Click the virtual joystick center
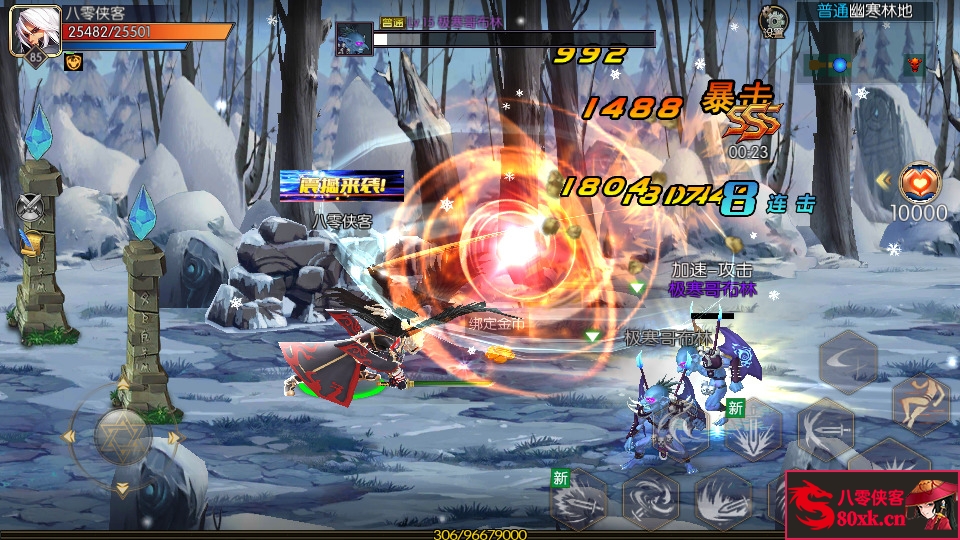This screenshot has width=960, height=540. point(122,435)
